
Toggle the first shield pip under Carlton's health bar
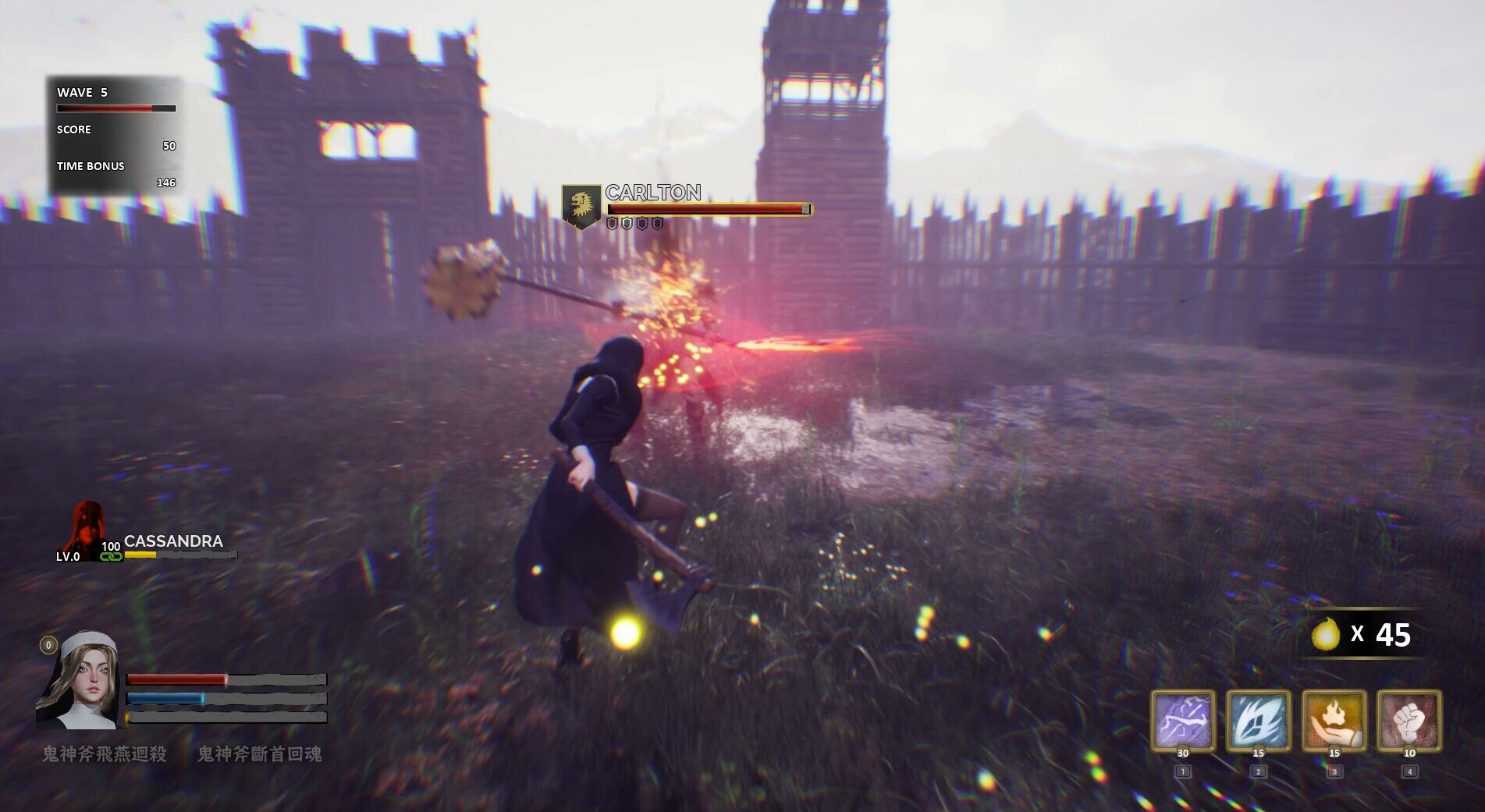pyautogui.click(x=613, y=224)
